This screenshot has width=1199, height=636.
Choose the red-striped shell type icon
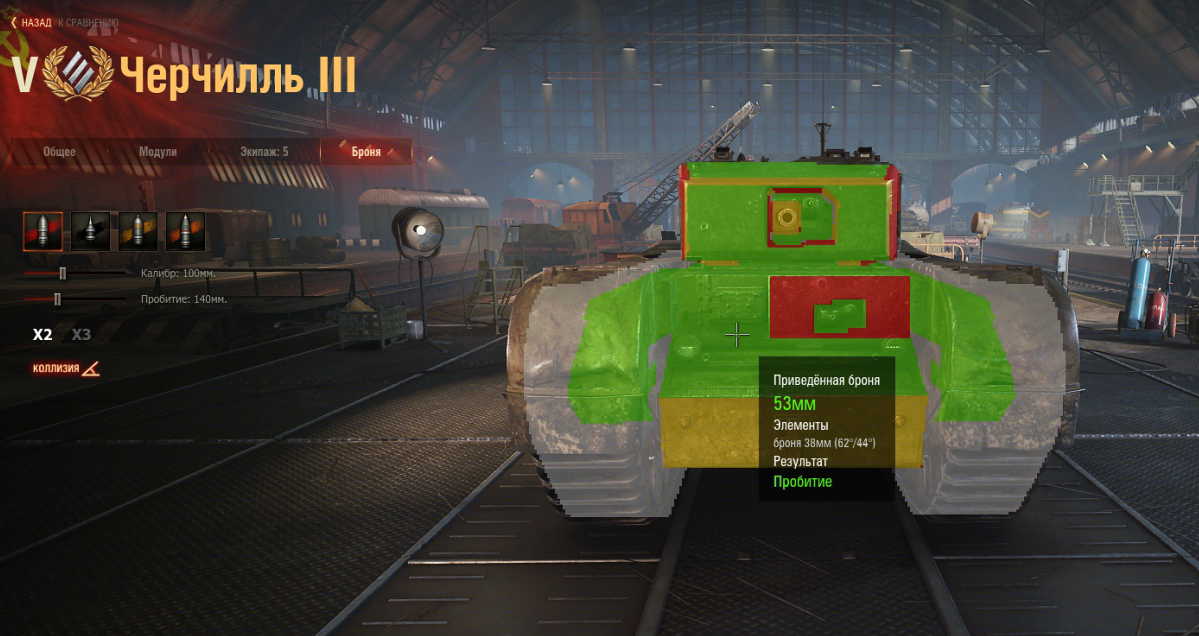[x=43, y=231]
